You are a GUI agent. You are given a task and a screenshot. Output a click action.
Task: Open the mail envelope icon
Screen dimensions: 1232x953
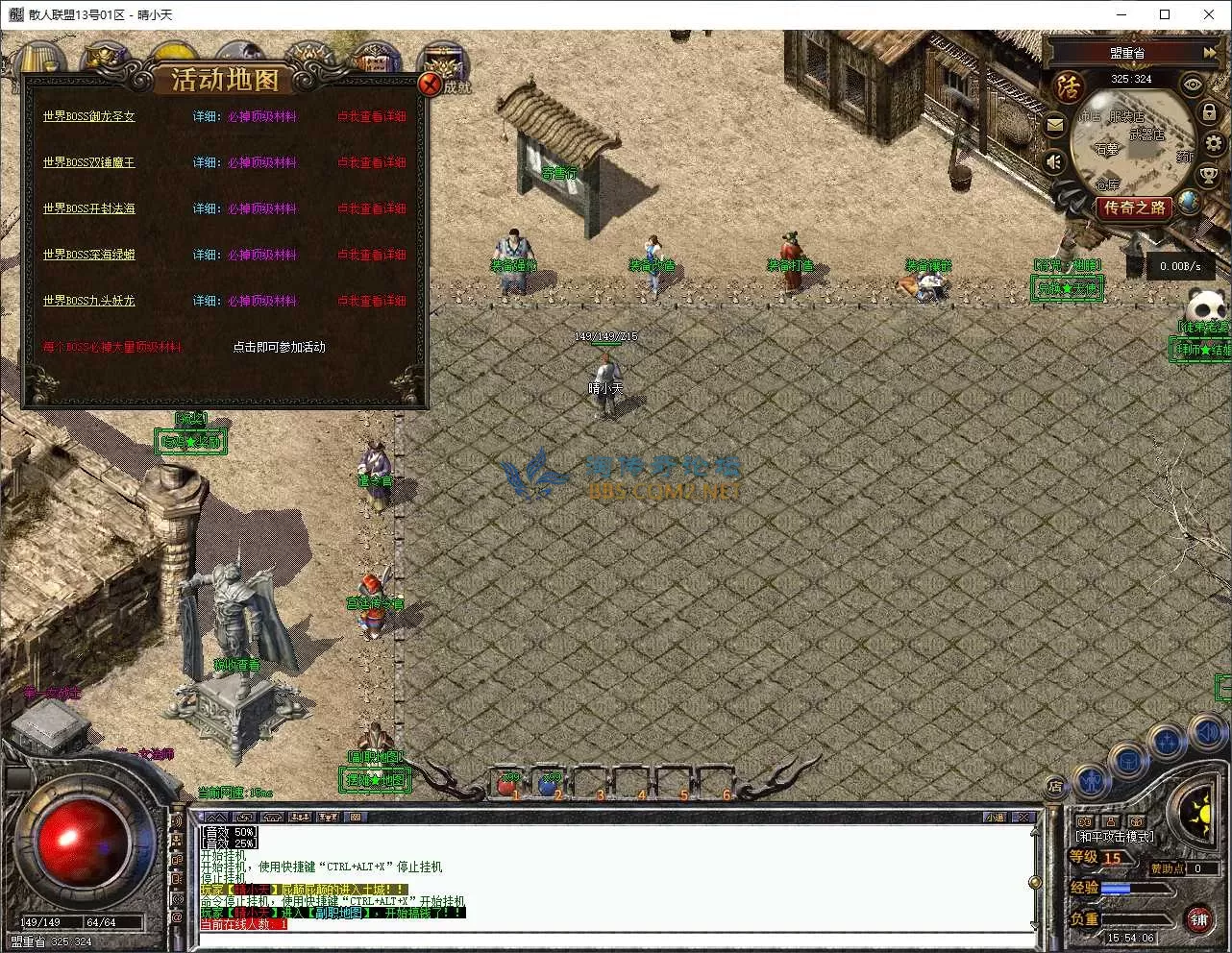tap(1054, 124)
